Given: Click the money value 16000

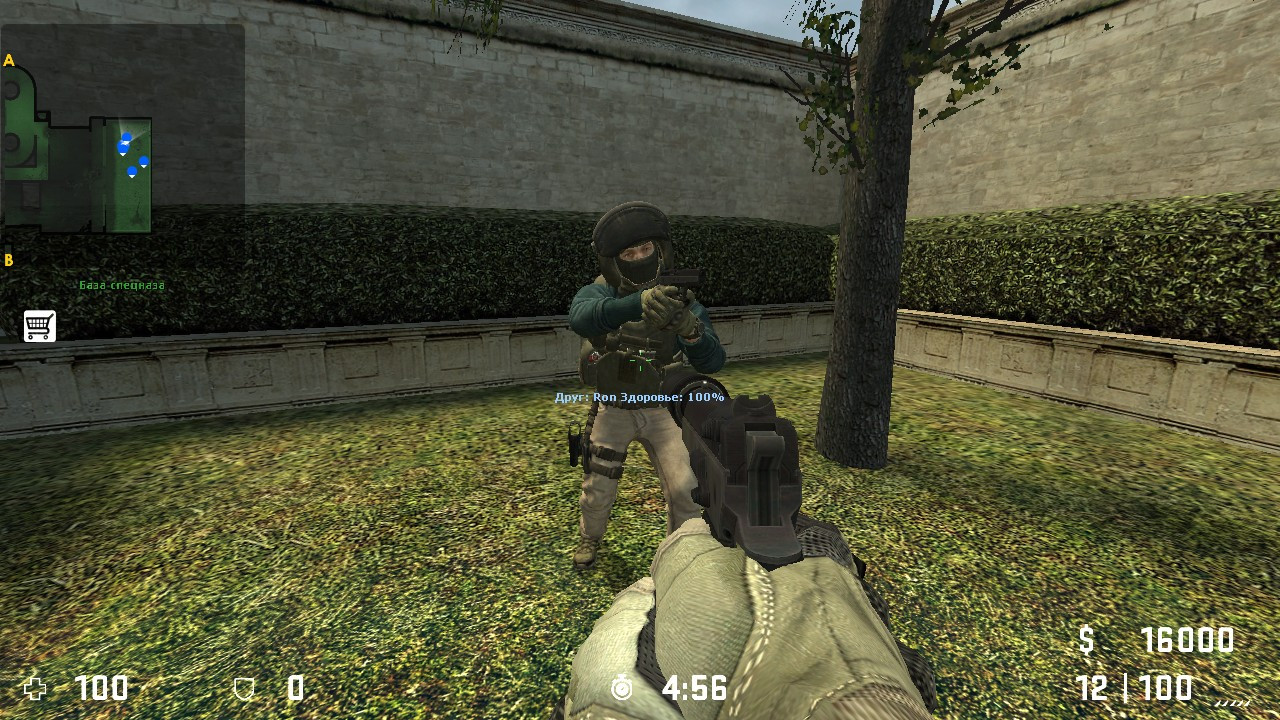Looking at the screenshot, I should (x=1190, y=640).
